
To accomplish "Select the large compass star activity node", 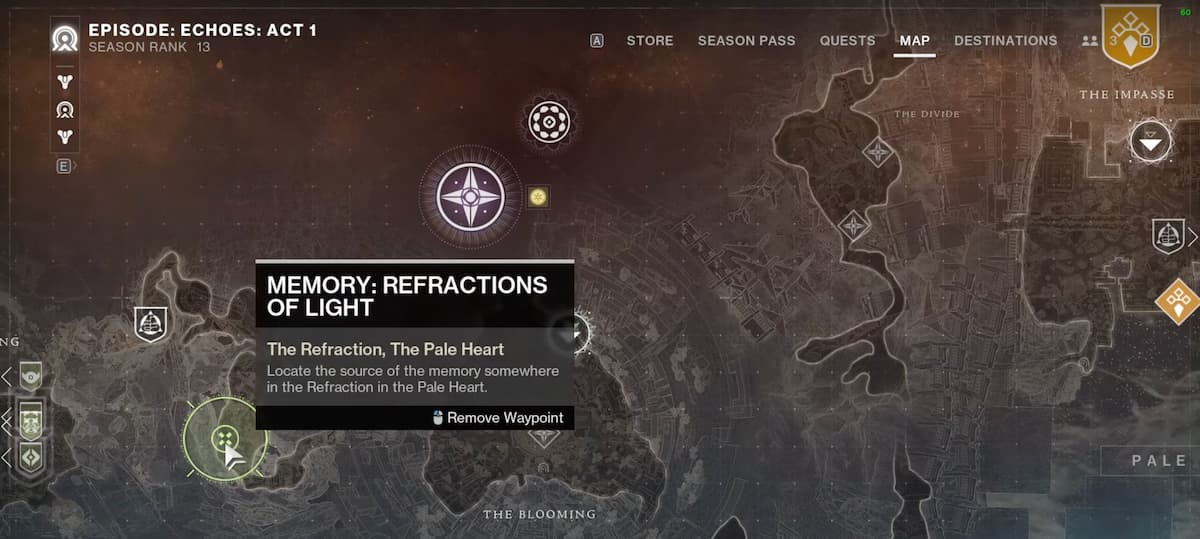I will pos(470,194).
